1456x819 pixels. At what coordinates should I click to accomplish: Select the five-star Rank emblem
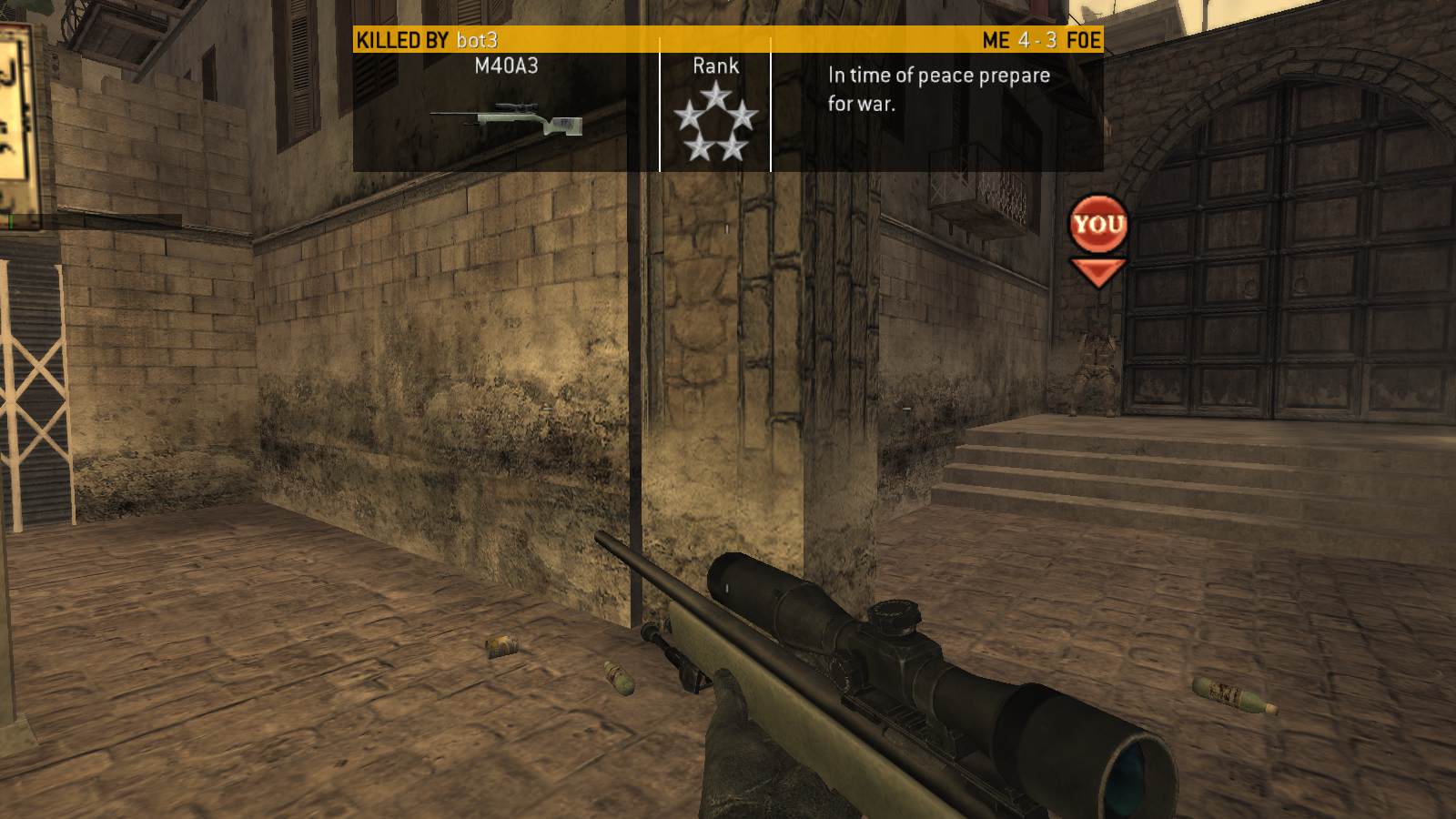point(715,121)
